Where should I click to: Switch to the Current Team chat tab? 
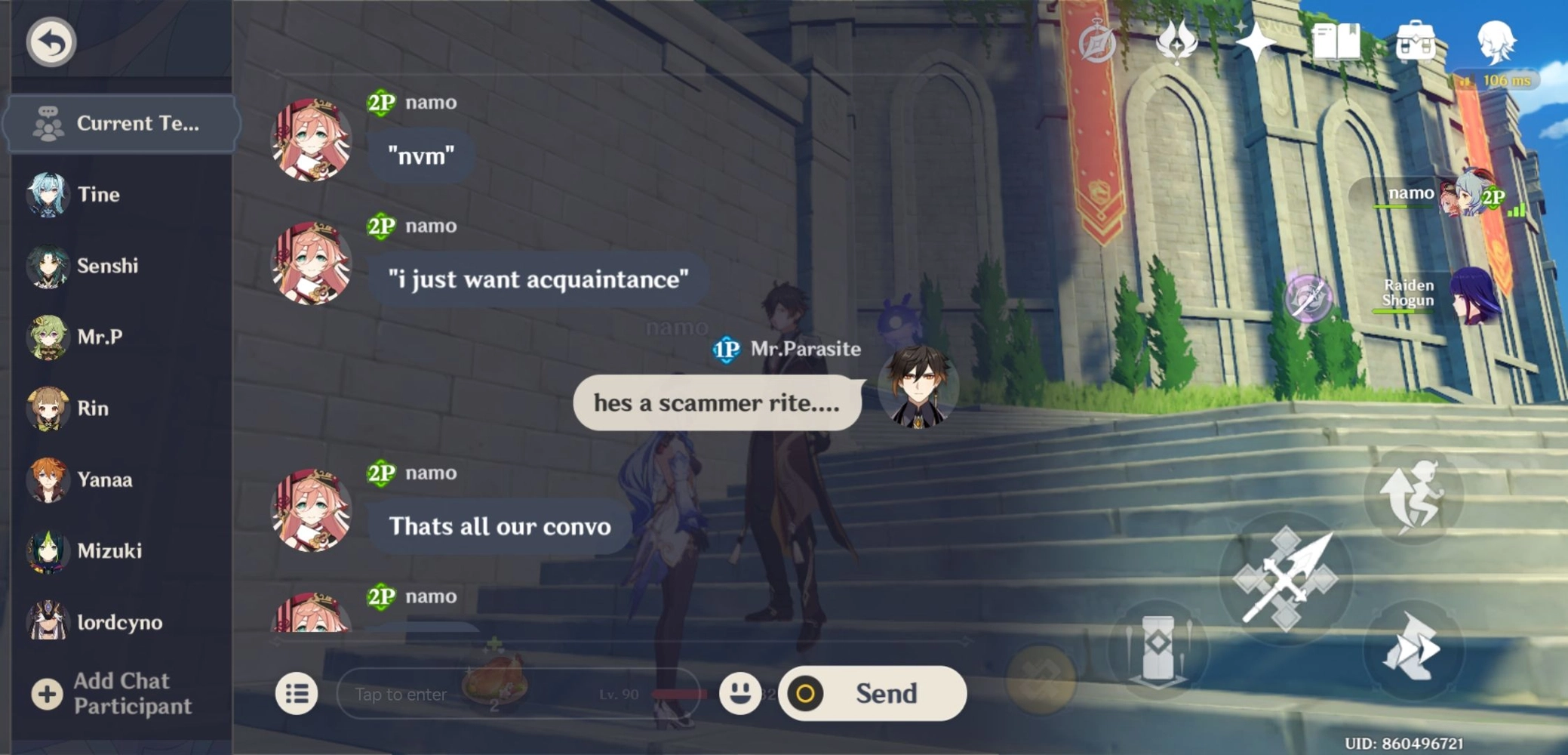click(x=122, y=123)
